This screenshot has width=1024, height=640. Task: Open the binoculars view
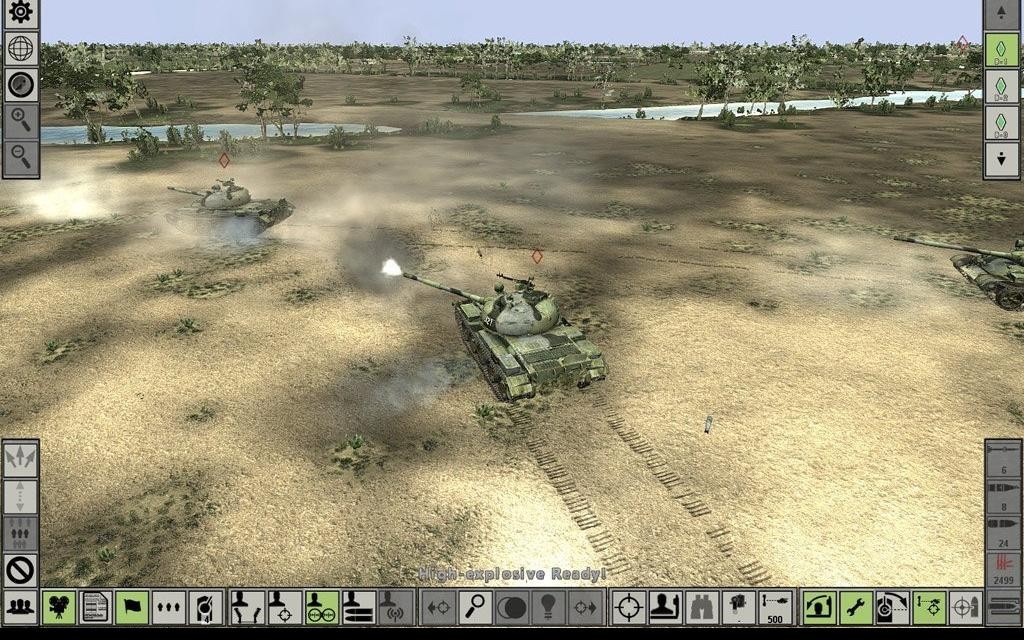pos(701,607)
